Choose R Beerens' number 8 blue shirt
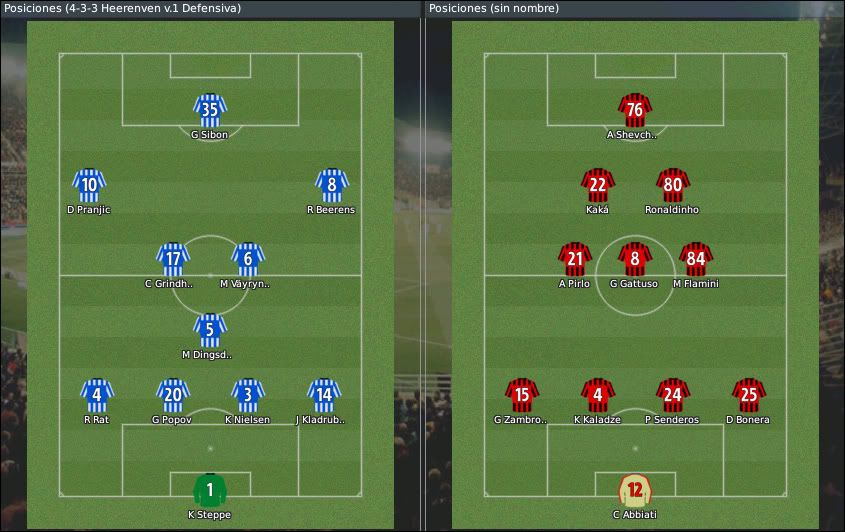The height and width of the screenshot is (532, 845). point(331,185)
